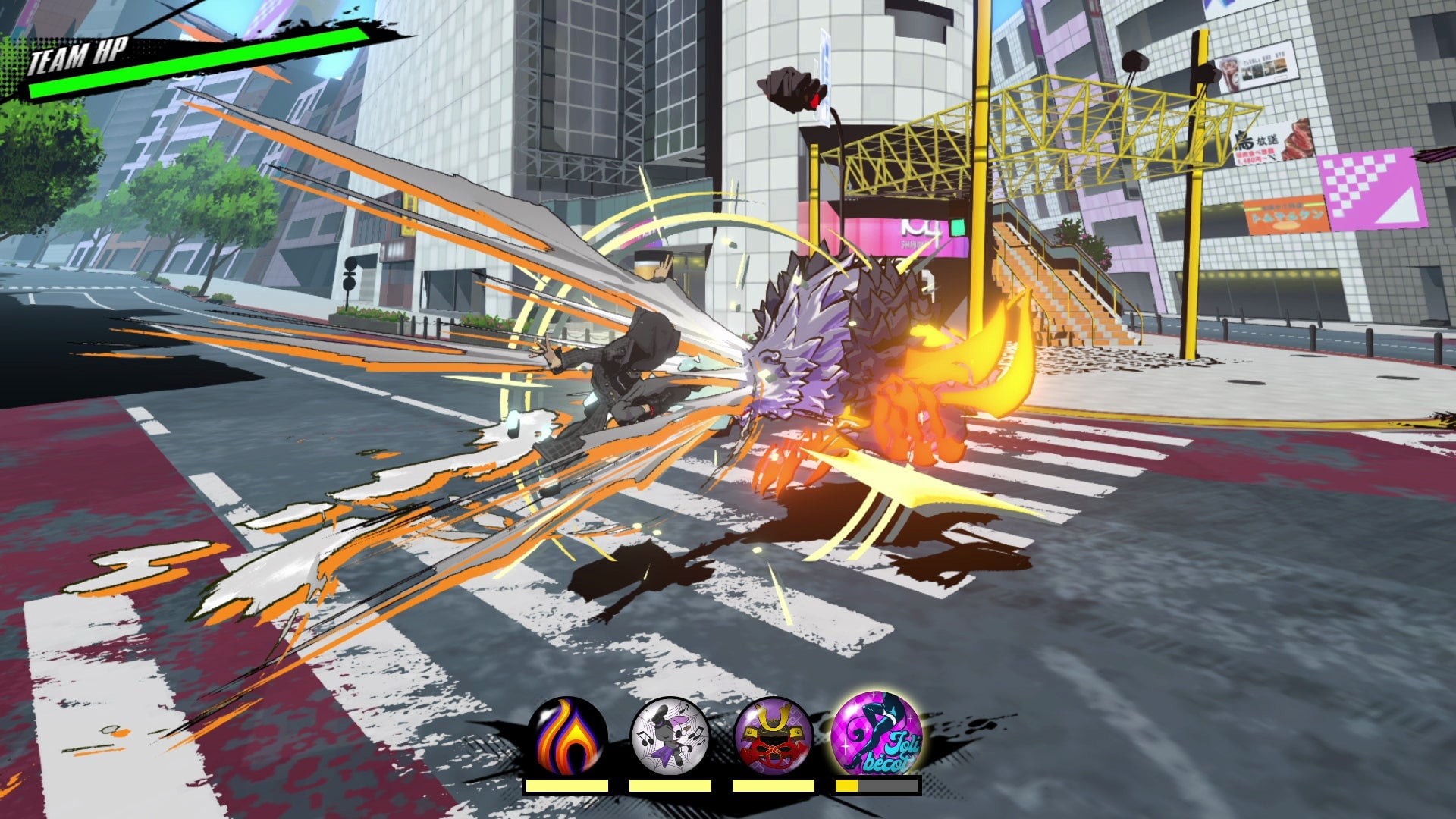1456x819 pixels.
Task: Use the samurai helmet pin
Action: coord(773,736)
